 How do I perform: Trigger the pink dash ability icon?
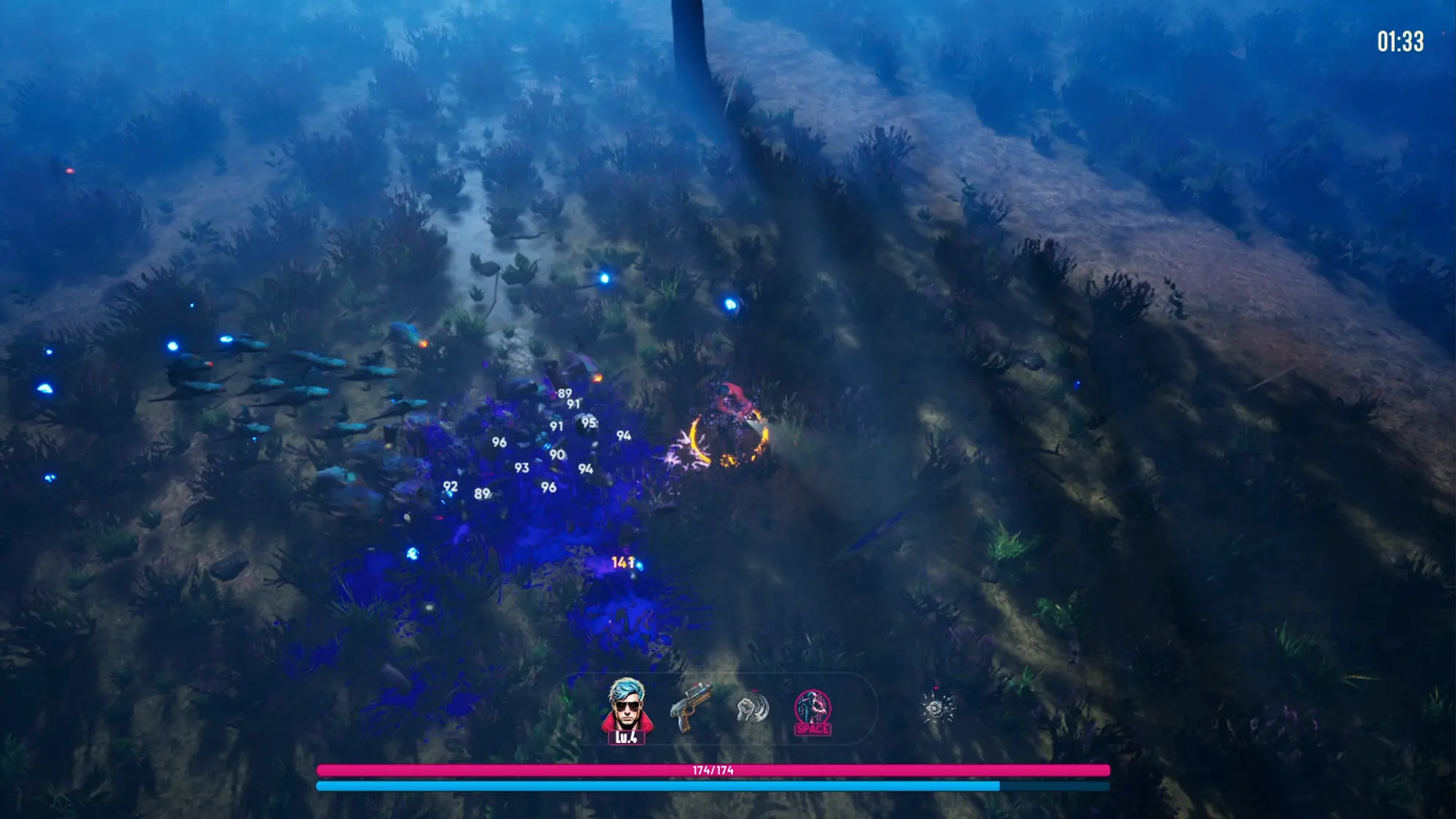tap(812, 710)
